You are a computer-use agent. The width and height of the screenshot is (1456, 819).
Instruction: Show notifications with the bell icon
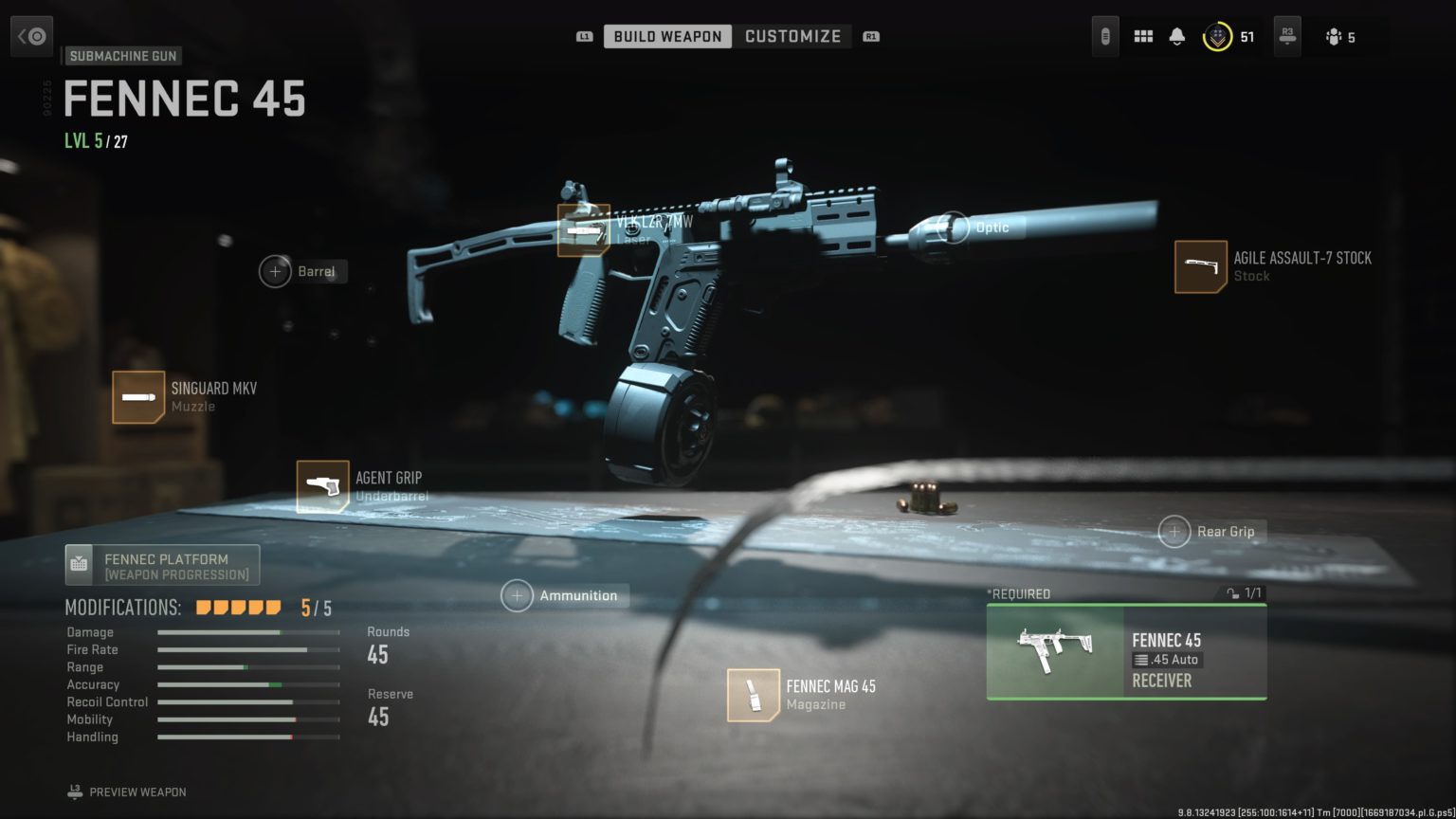[x=1177, y=37]
